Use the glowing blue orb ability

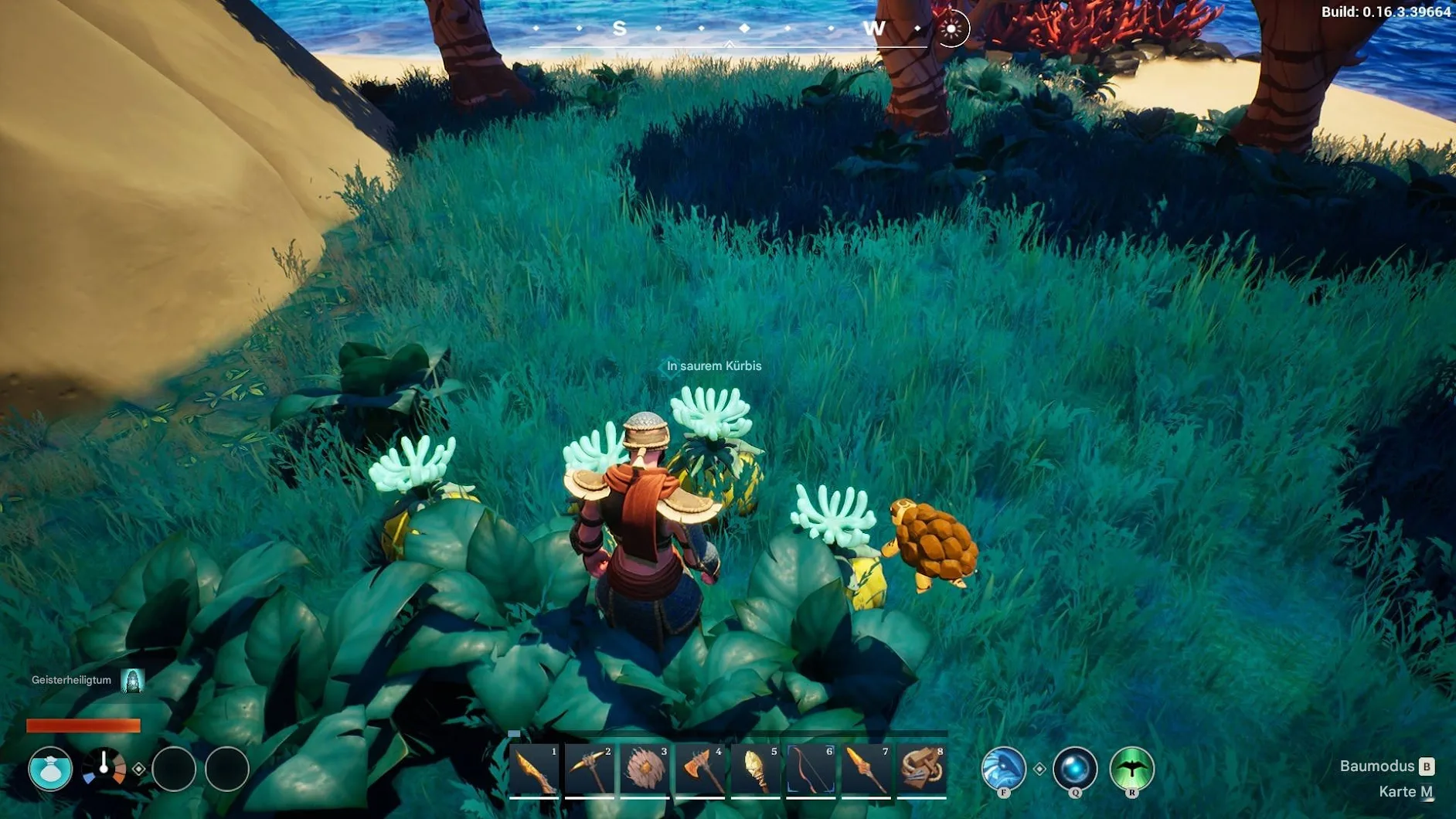[1075, 768]
